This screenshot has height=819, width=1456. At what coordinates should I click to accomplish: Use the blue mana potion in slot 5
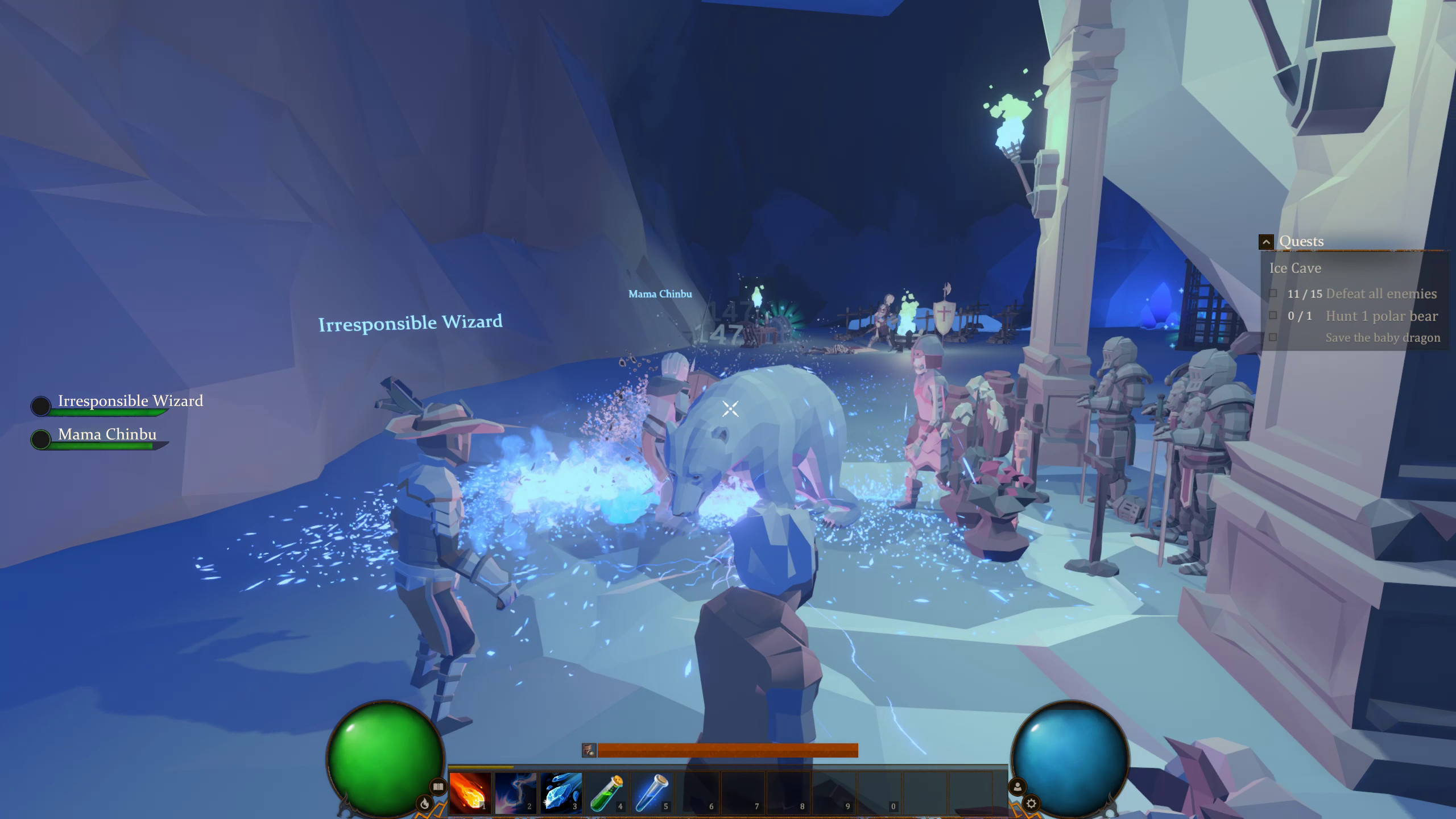[652, 795]
